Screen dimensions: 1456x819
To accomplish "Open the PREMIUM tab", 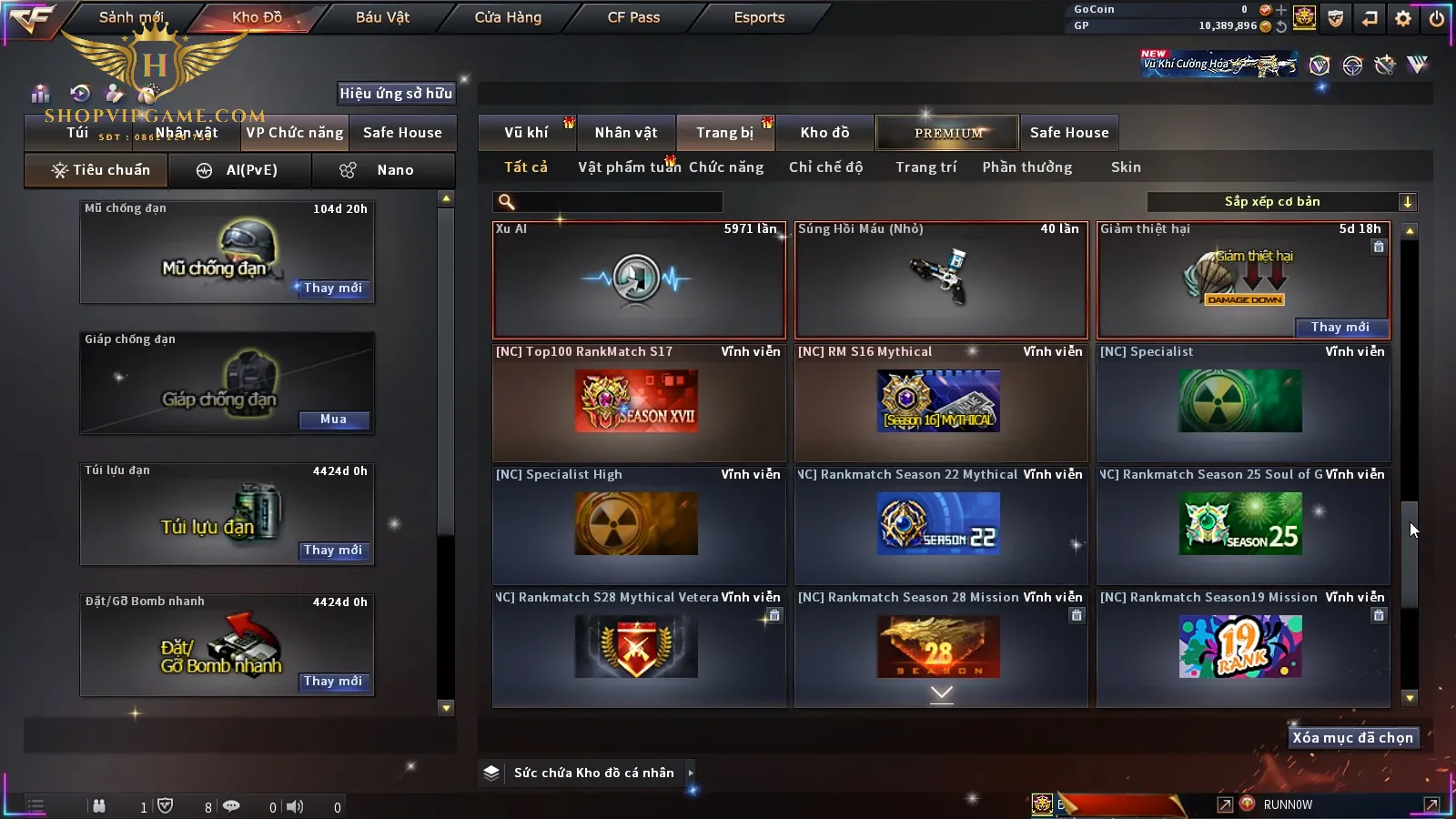I will tap(948, 133).
